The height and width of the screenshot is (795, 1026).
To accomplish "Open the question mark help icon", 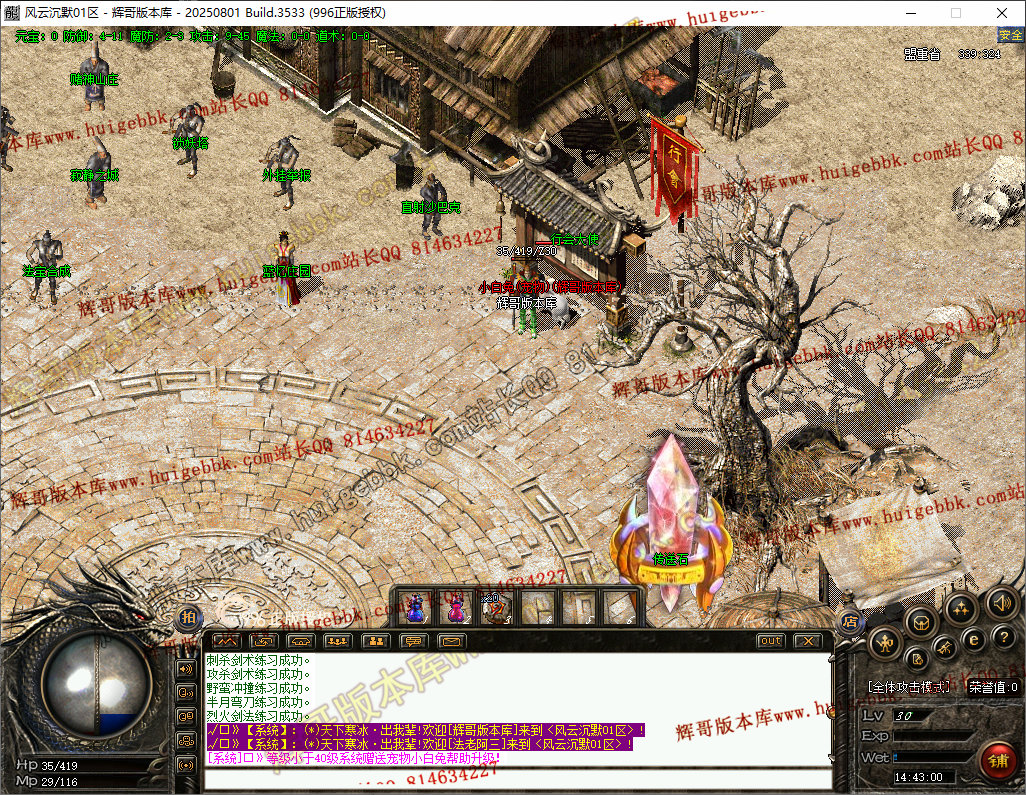I will (x=1004, y=639).
